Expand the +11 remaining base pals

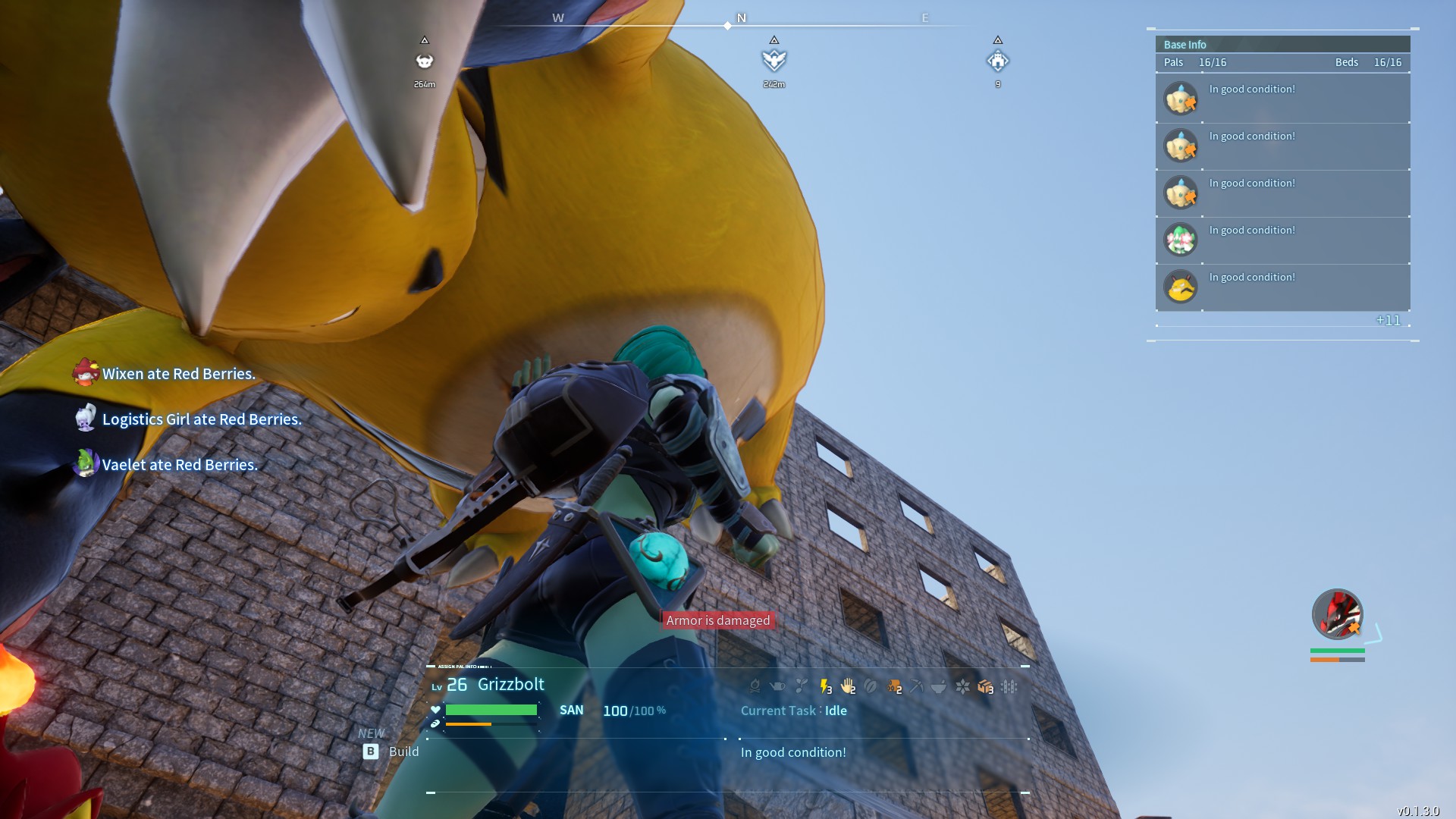1388,320
